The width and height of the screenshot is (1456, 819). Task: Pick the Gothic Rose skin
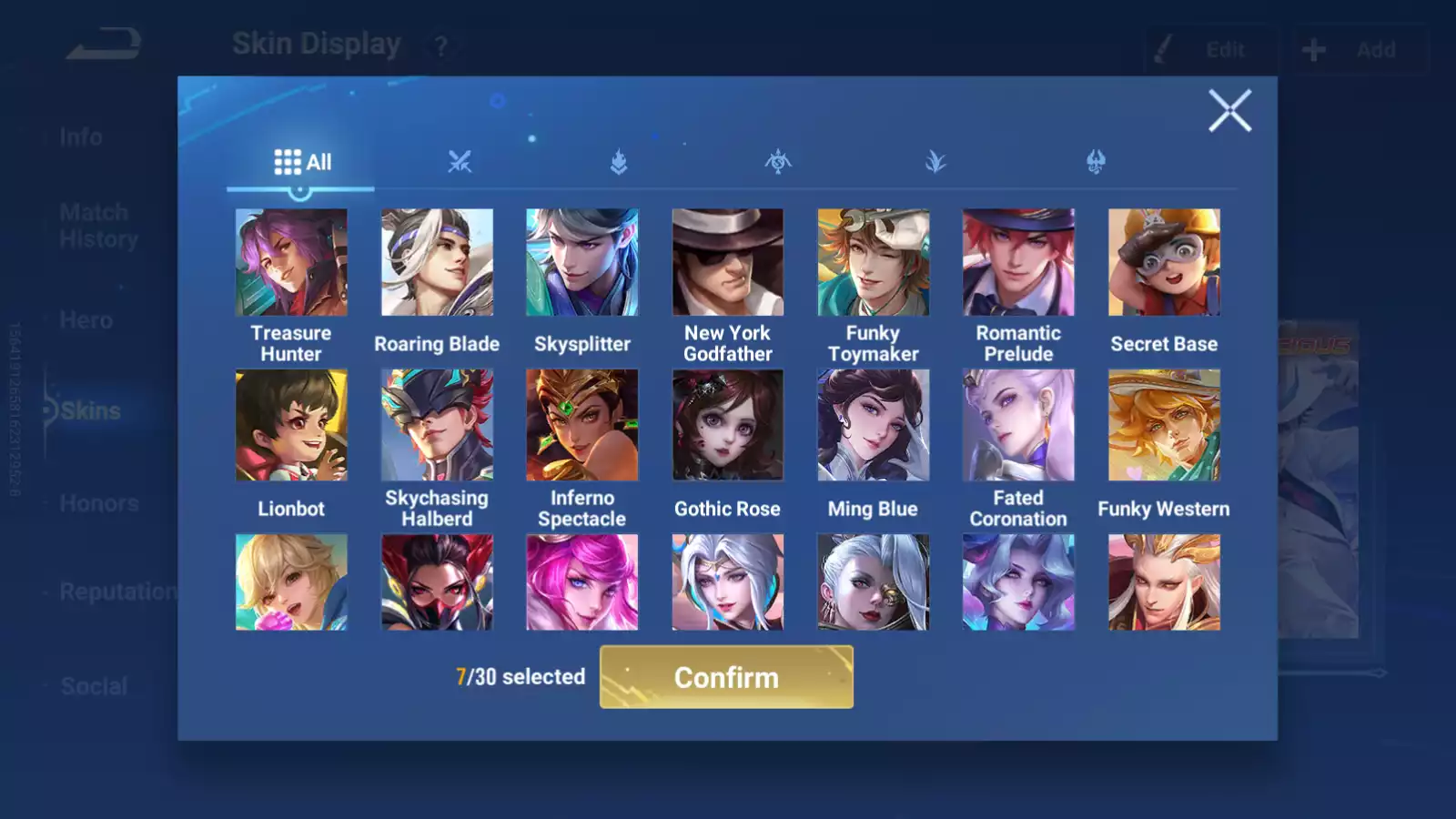click(727, 425)
